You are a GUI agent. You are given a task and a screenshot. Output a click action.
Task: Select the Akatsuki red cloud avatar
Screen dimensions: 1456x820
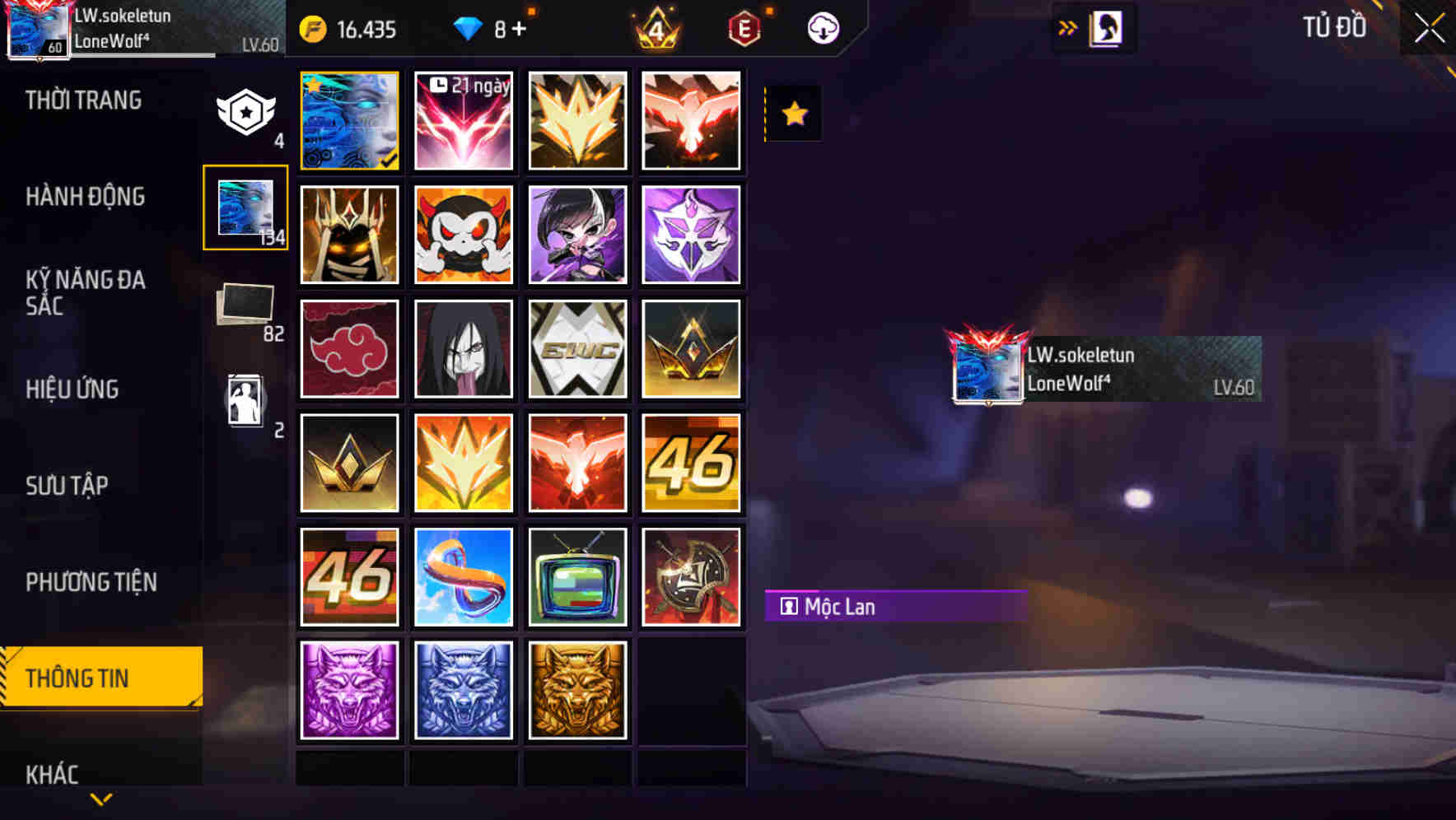click(349, 348)
